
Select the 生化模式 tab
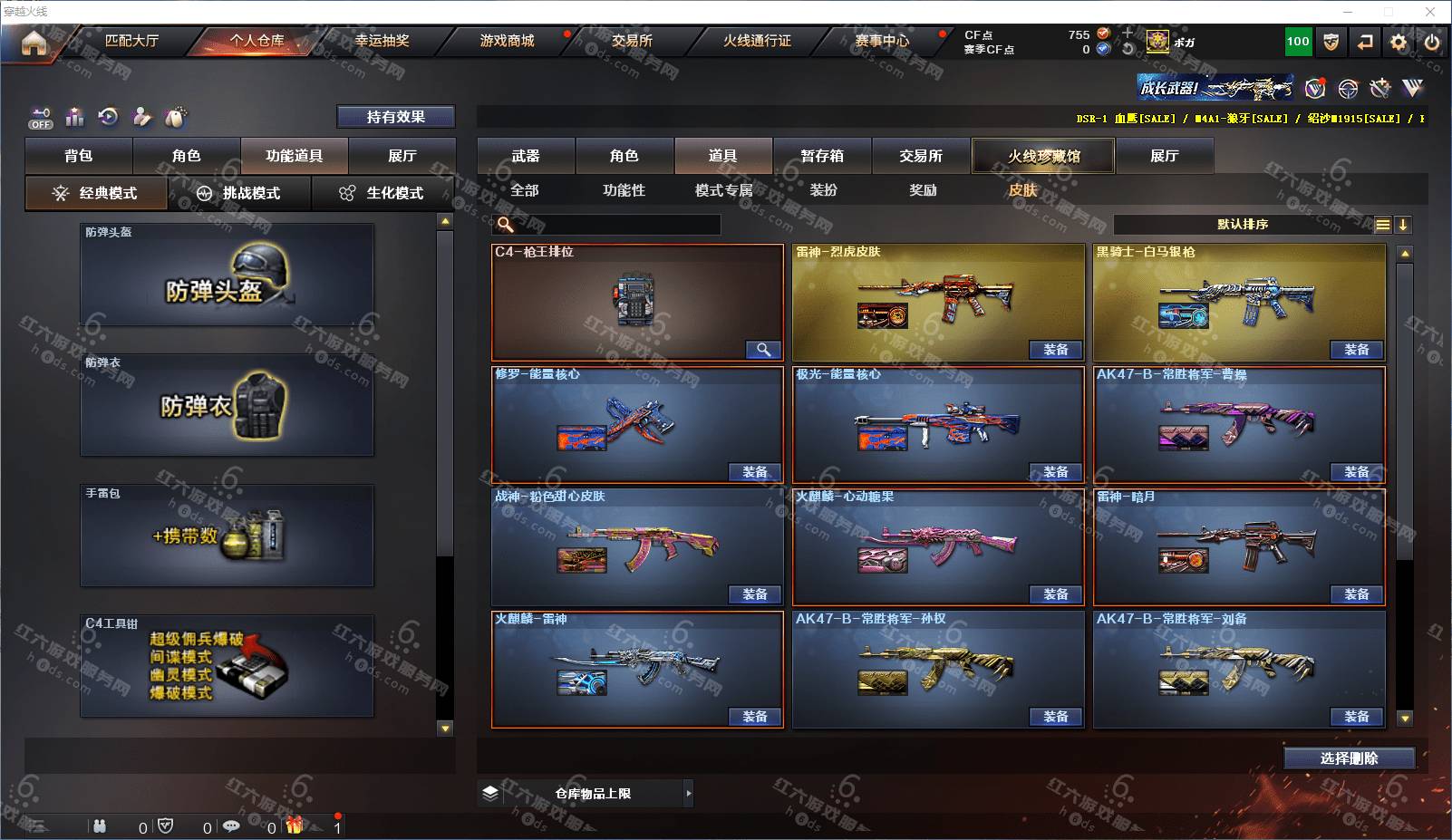[382, 193]
